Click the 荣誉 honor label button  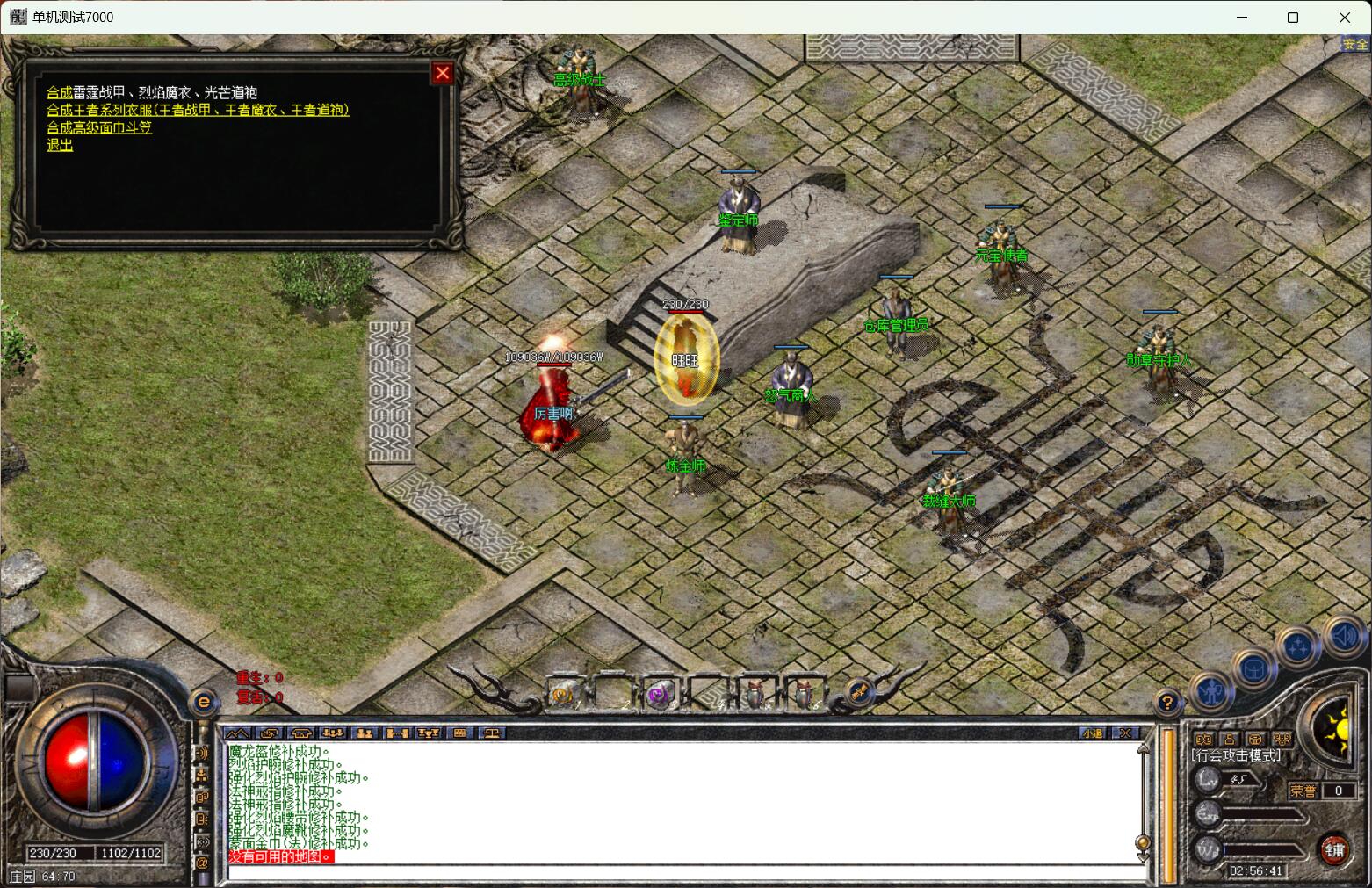pos(1303,791)
